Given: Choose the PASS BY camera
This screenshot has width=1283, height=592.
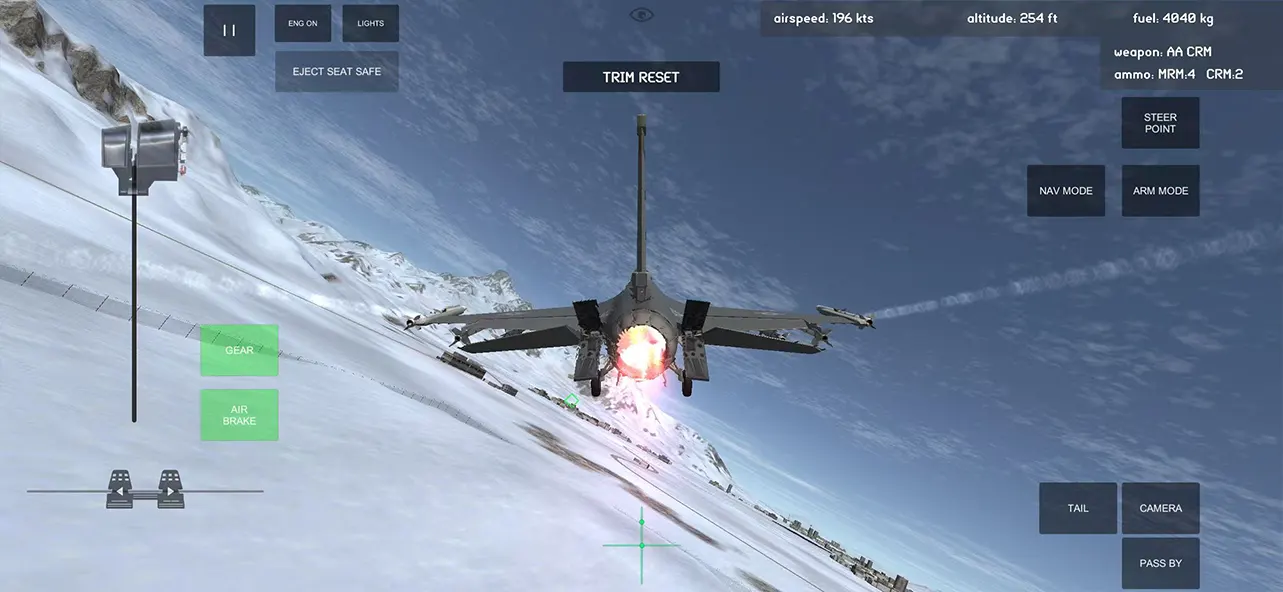Looking at the screenshot, I should click(1160, 563).
